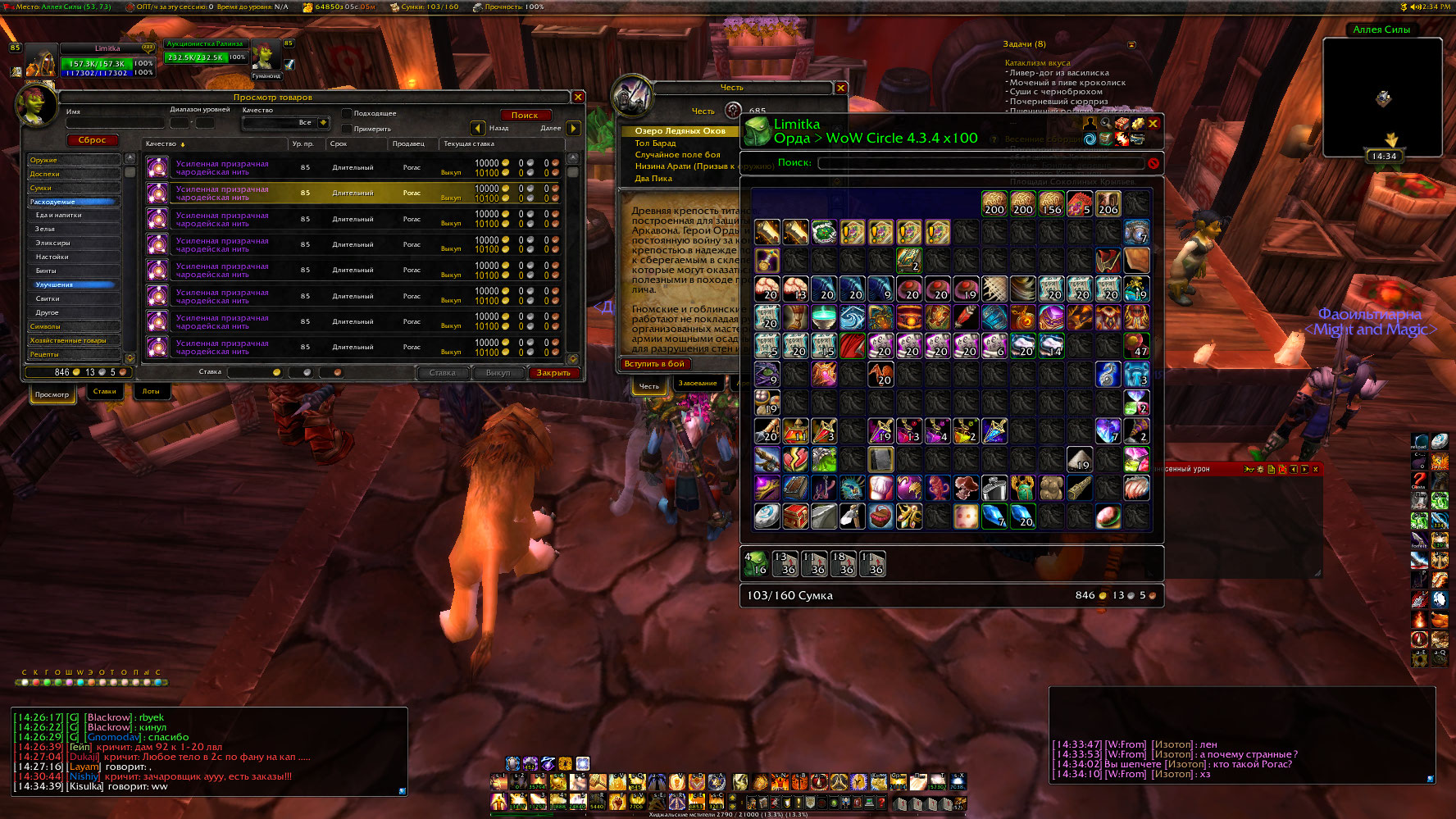This screenshot has height=819, width=1456.
Task: Choose the Доспехи category
Action: 73,174
